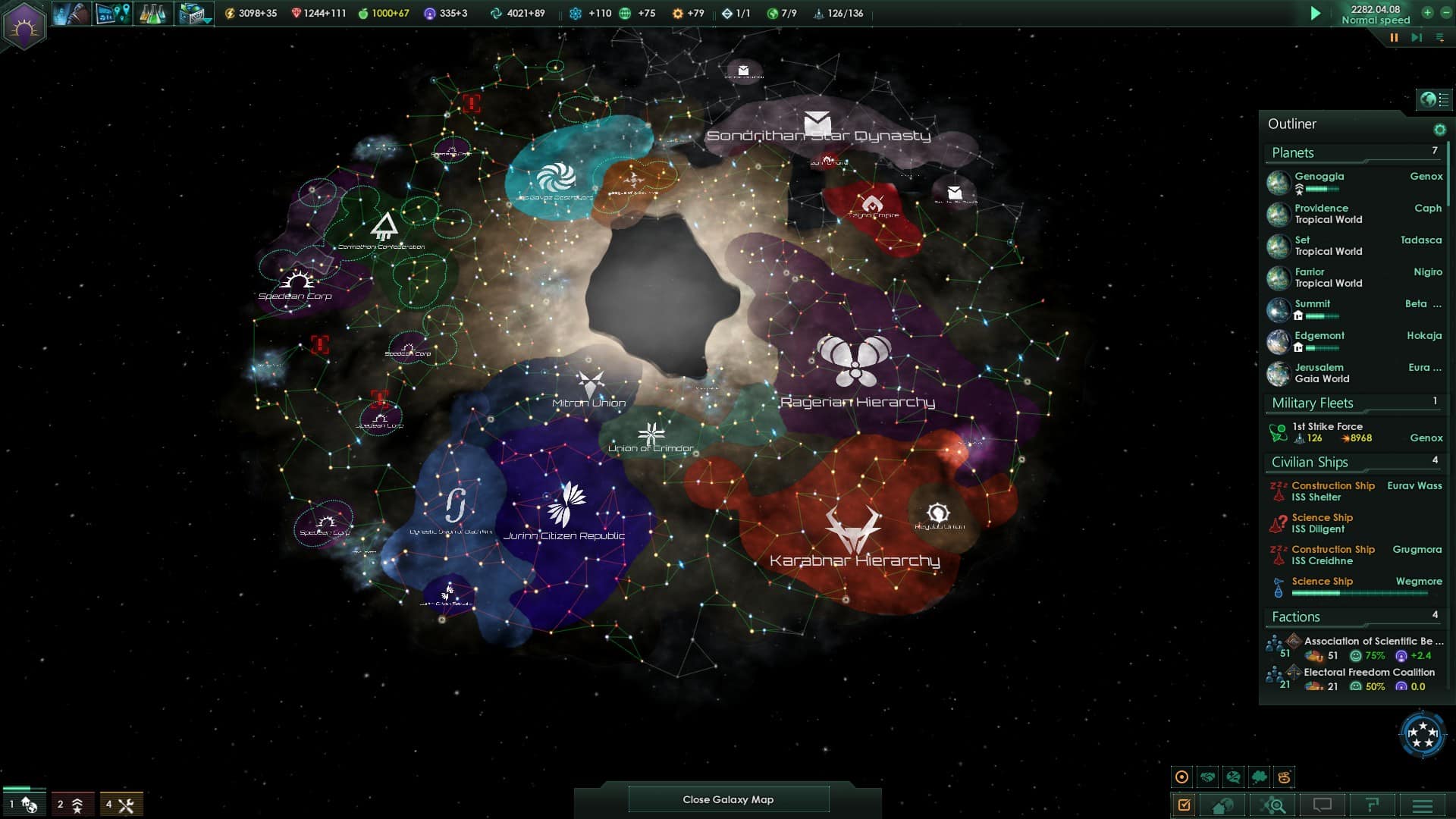Open the help question-mark icon
1456x819 pixels.
1373,803
